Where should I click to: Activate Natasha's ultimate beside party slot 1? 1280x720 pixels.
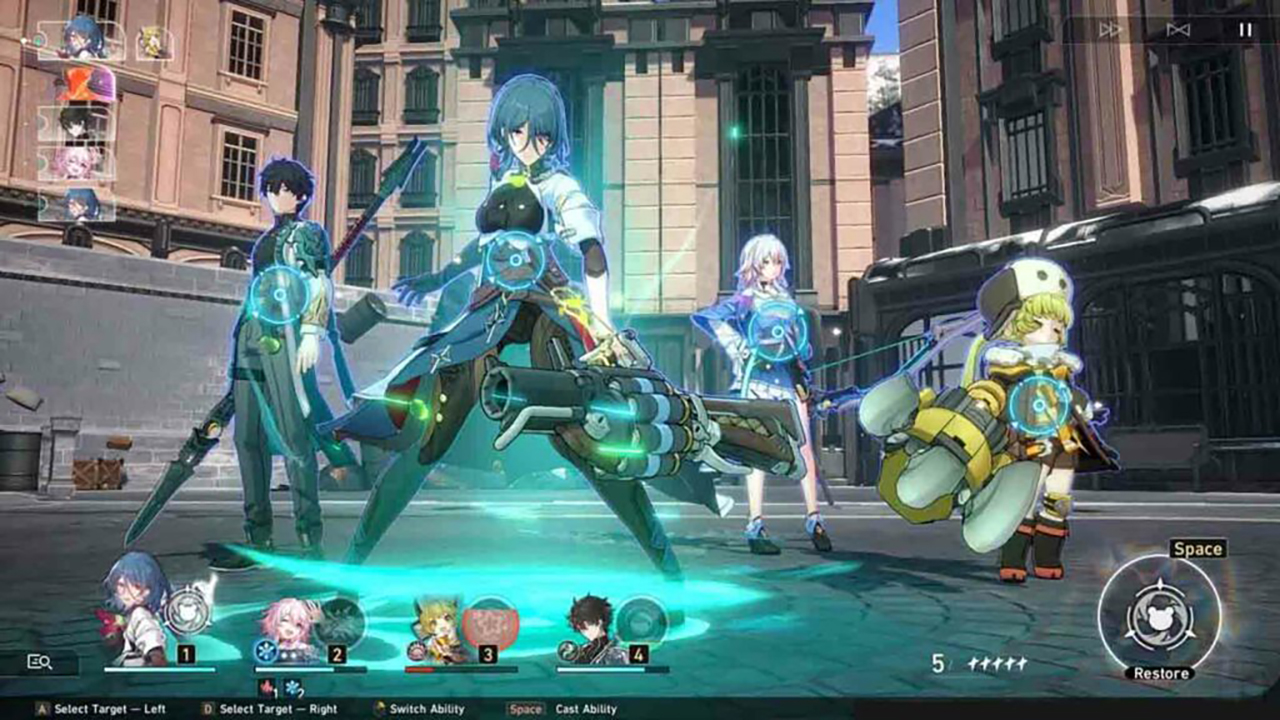coord(187,611)
